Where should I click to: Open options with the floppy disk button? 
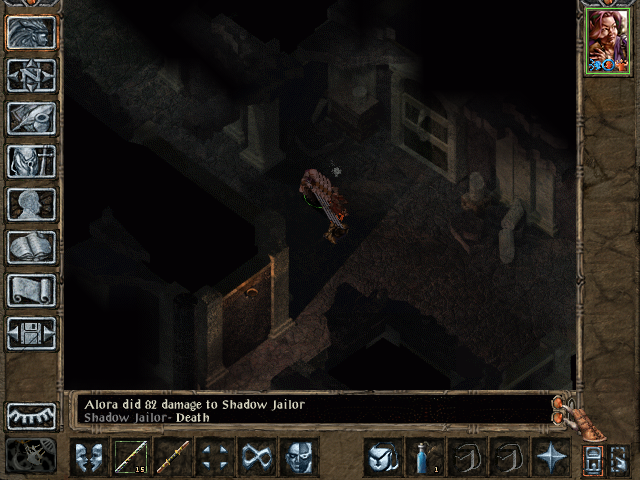point(32,333)
